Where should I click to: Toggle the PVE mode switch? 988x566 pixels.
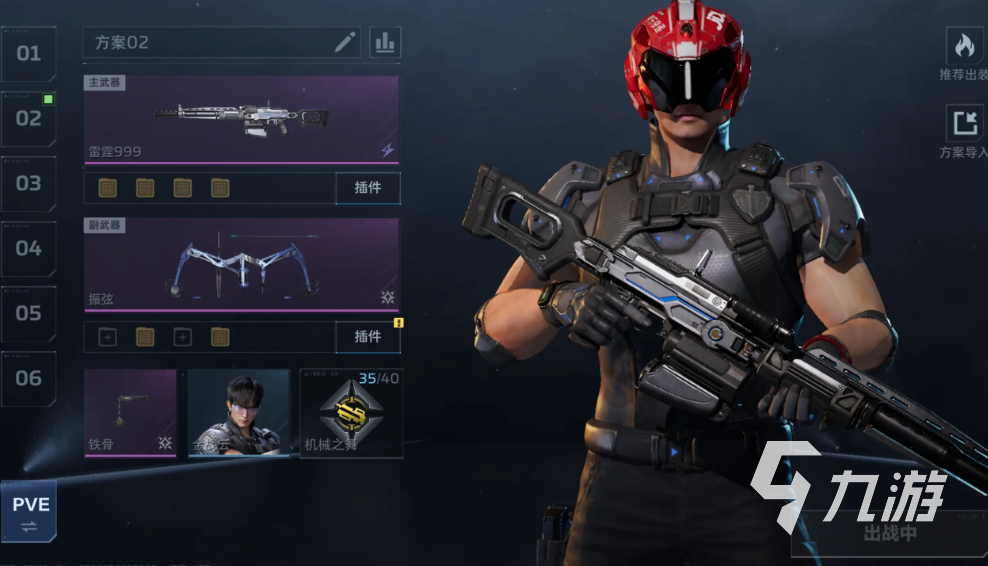(28, 510)
